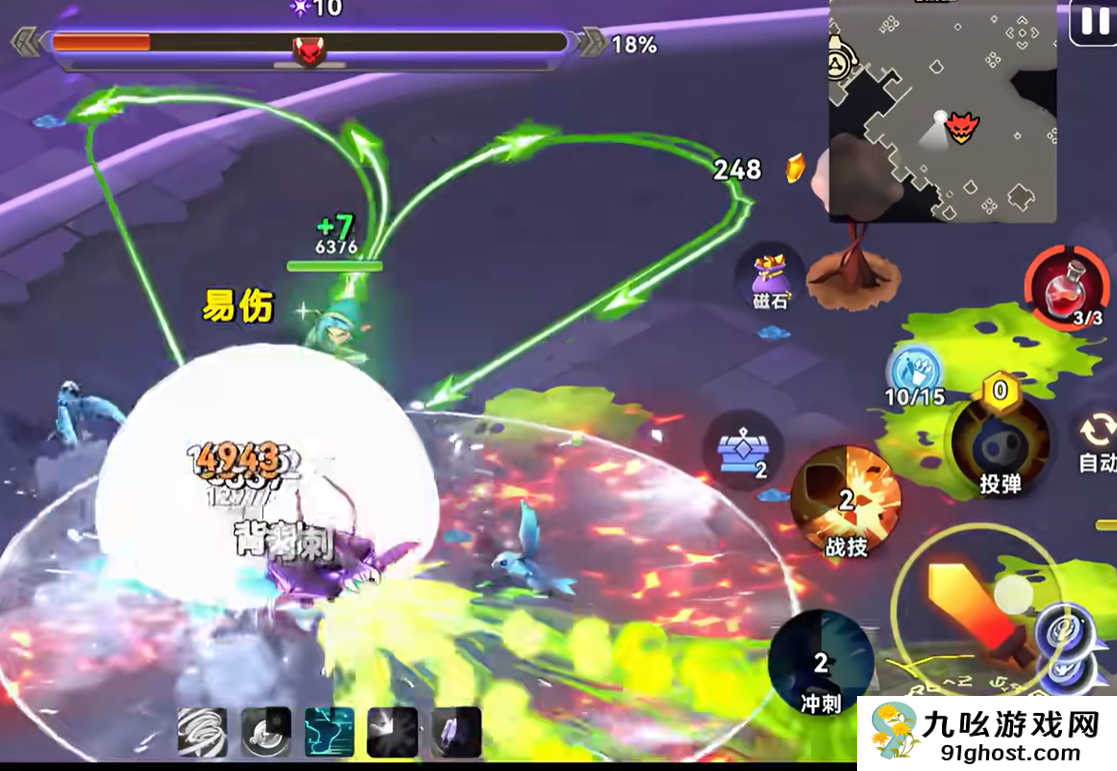Dash using the 冲刺 button
The height and width of the screenshot is (771, 1117).
(821, 665)
